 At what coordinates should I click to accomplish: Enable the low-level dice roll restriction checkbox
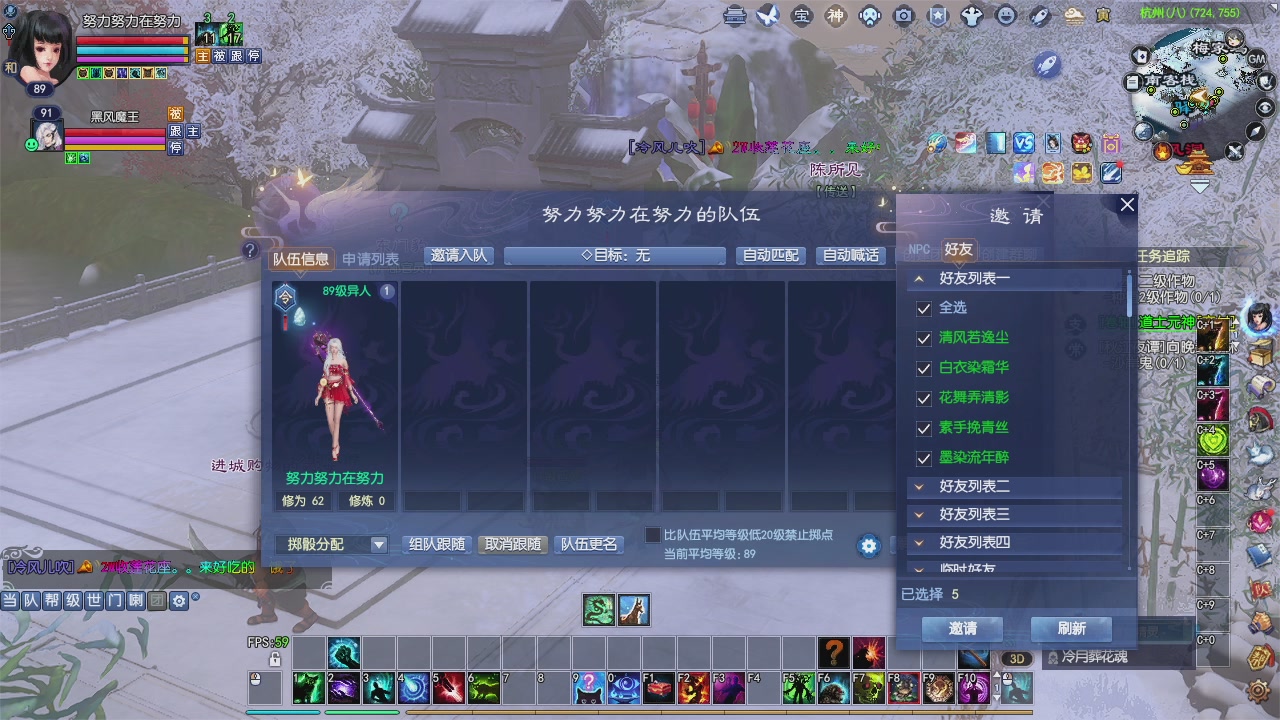[651, 536]
